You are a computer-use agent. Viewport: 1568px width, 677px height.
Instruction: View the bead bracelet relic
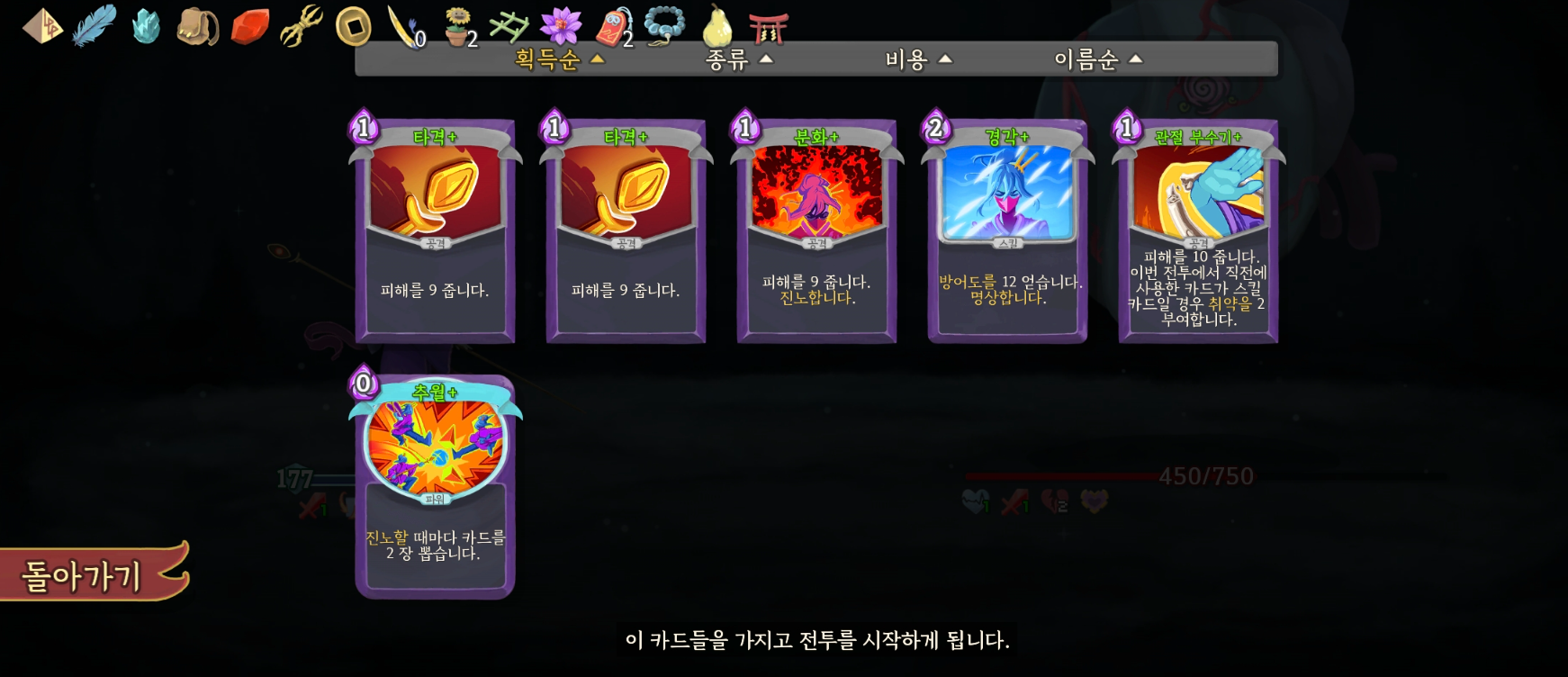tap(664, 25)
